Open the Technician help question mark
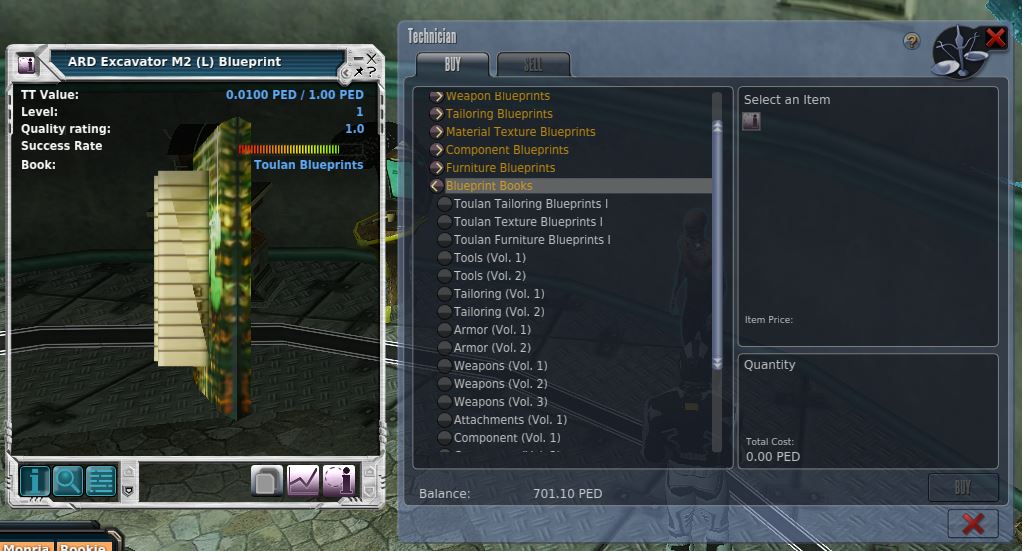 click(x=911, y=41)
